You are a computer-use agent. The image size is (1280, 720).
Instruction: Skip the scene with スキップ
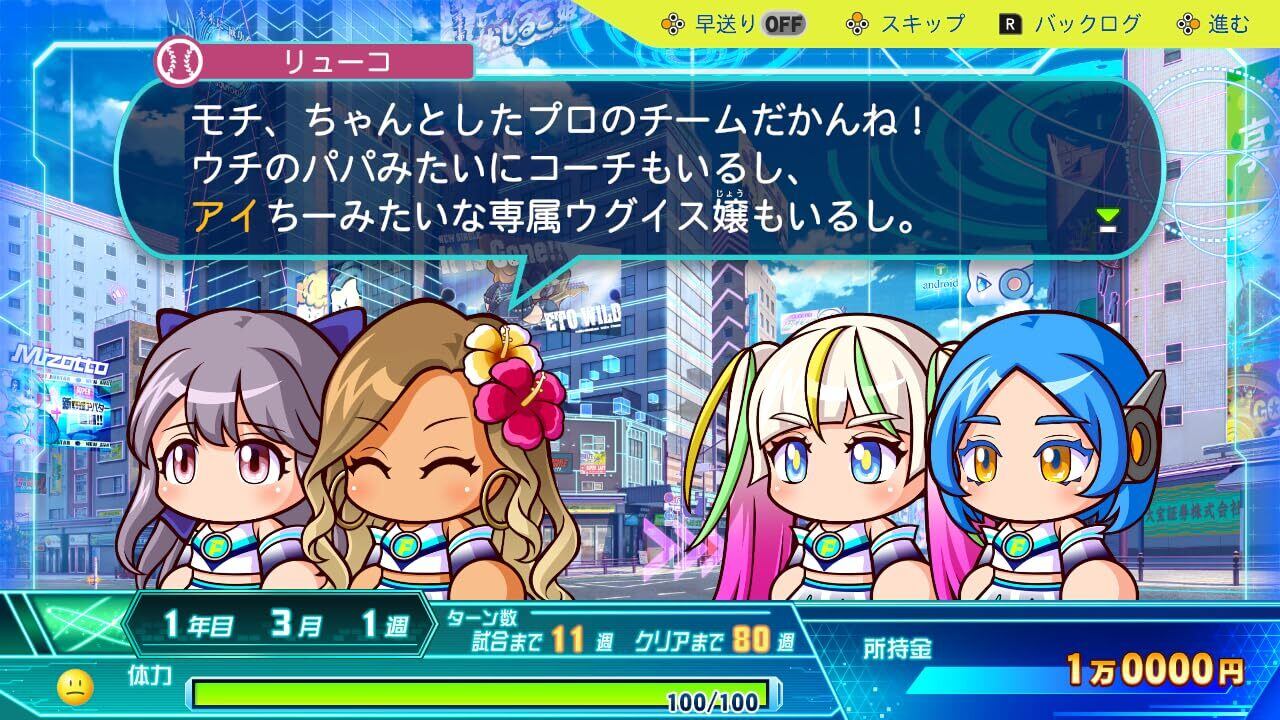pos(907,24)
